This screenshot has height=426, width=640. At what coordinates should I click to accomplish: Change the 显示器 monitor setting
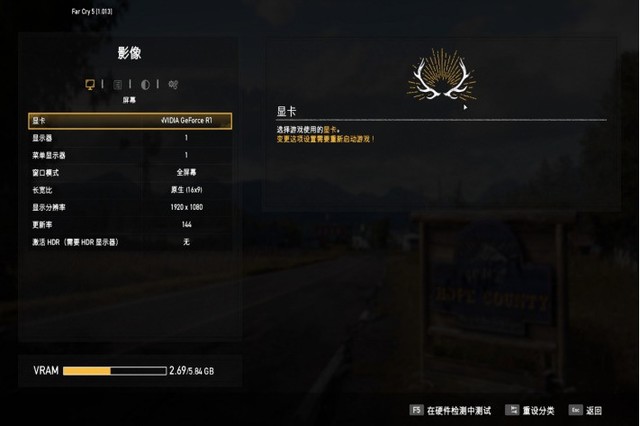[131, 138]
